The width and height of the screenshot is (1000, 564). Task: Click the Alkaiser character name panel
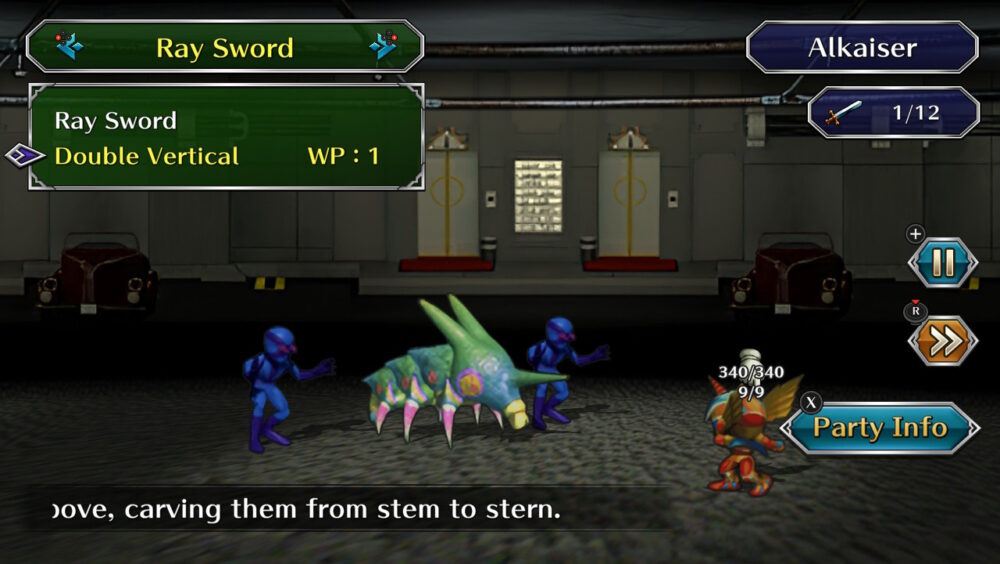[862, 47]
